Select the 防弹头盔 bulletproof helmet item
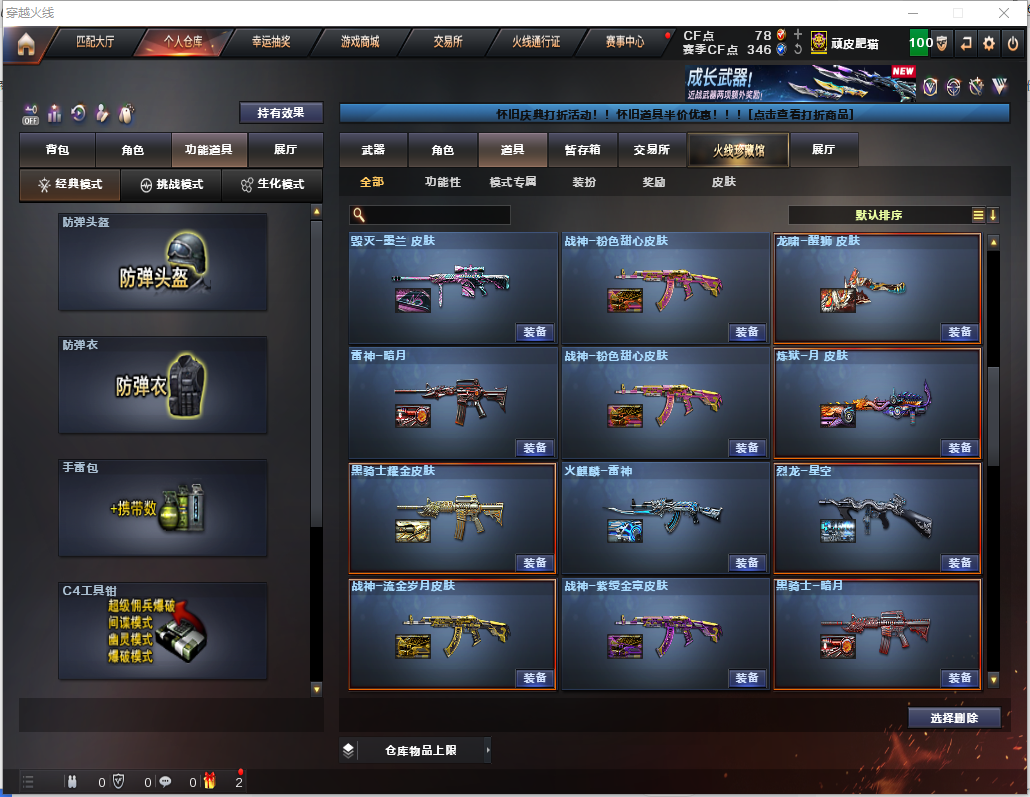This screenshot has height=797, width=1030. [163, 262]
